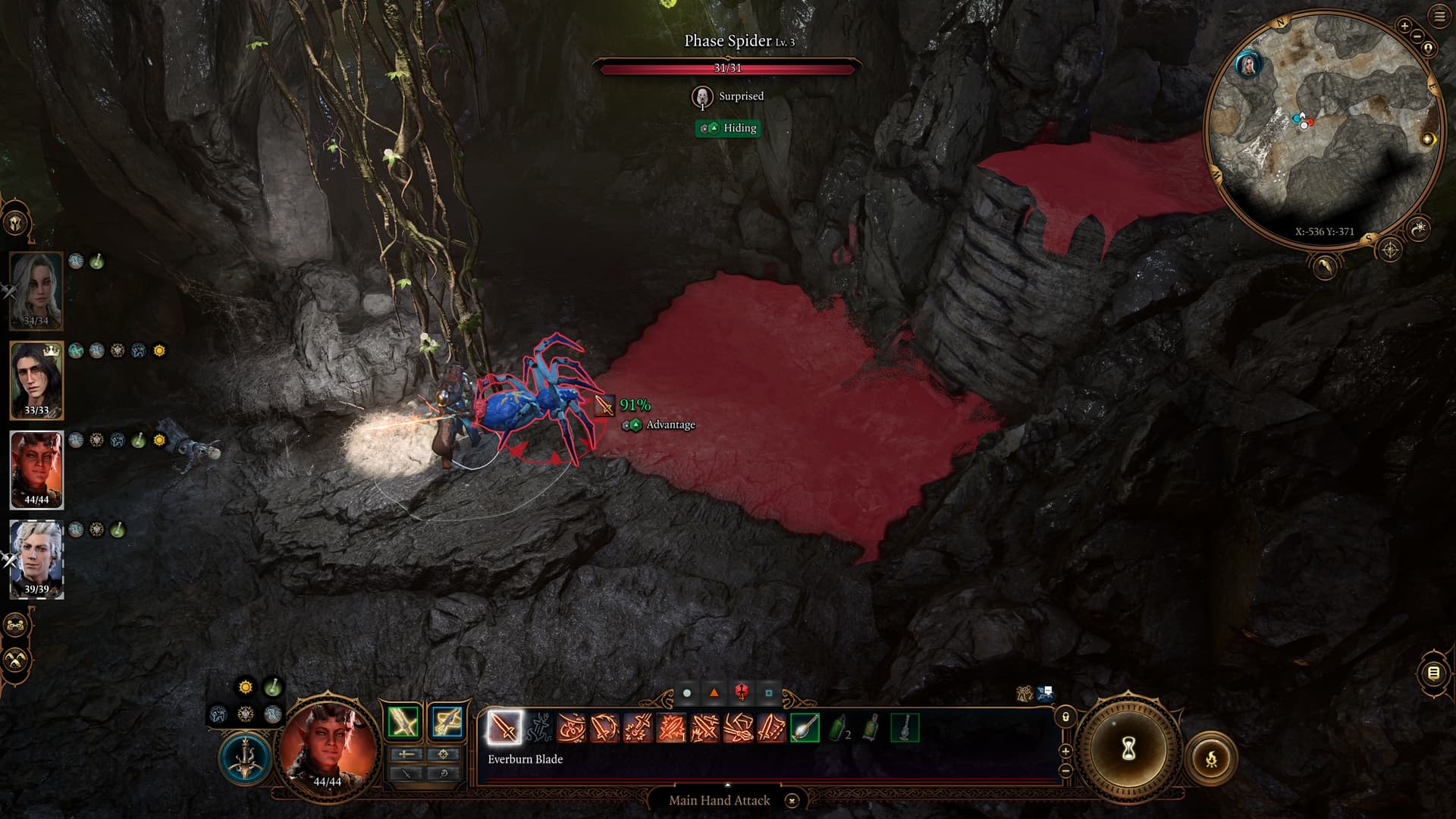
Task: Cancel the Main Hand Attack selection
Action: click(x=792, y=801)
